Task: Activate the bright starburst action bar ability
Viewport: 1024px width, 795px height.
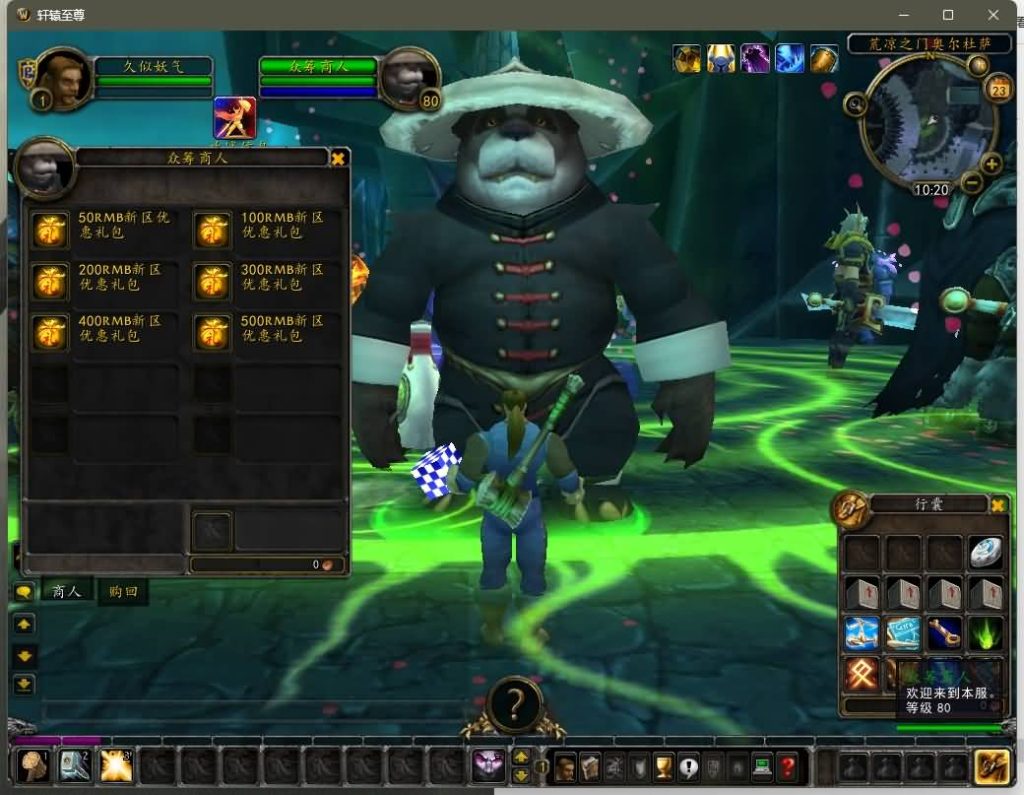Action: [x=116, y=766]
